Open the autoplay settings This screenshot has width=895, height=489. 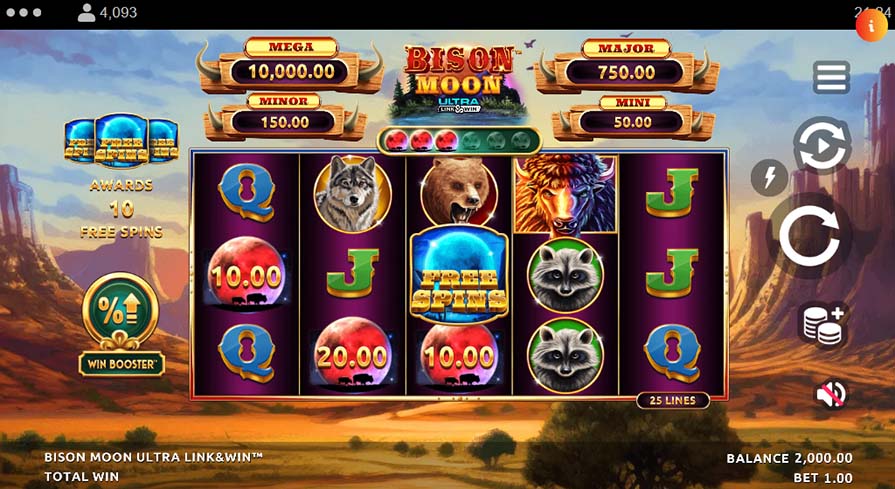click(822, 147)
